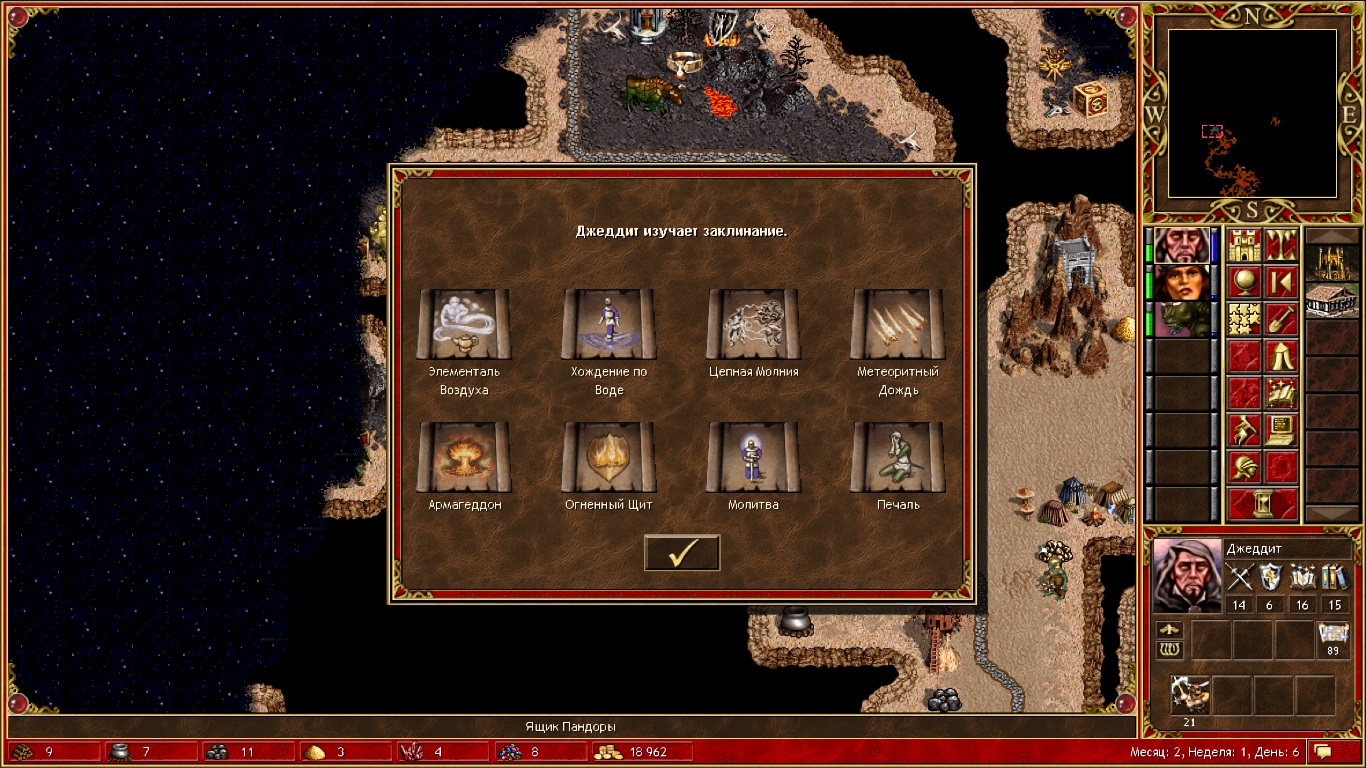This screenshot has width=1366, height=768.
Task: Click the Цепная Молния spell scroll
Action: point(753,325)
